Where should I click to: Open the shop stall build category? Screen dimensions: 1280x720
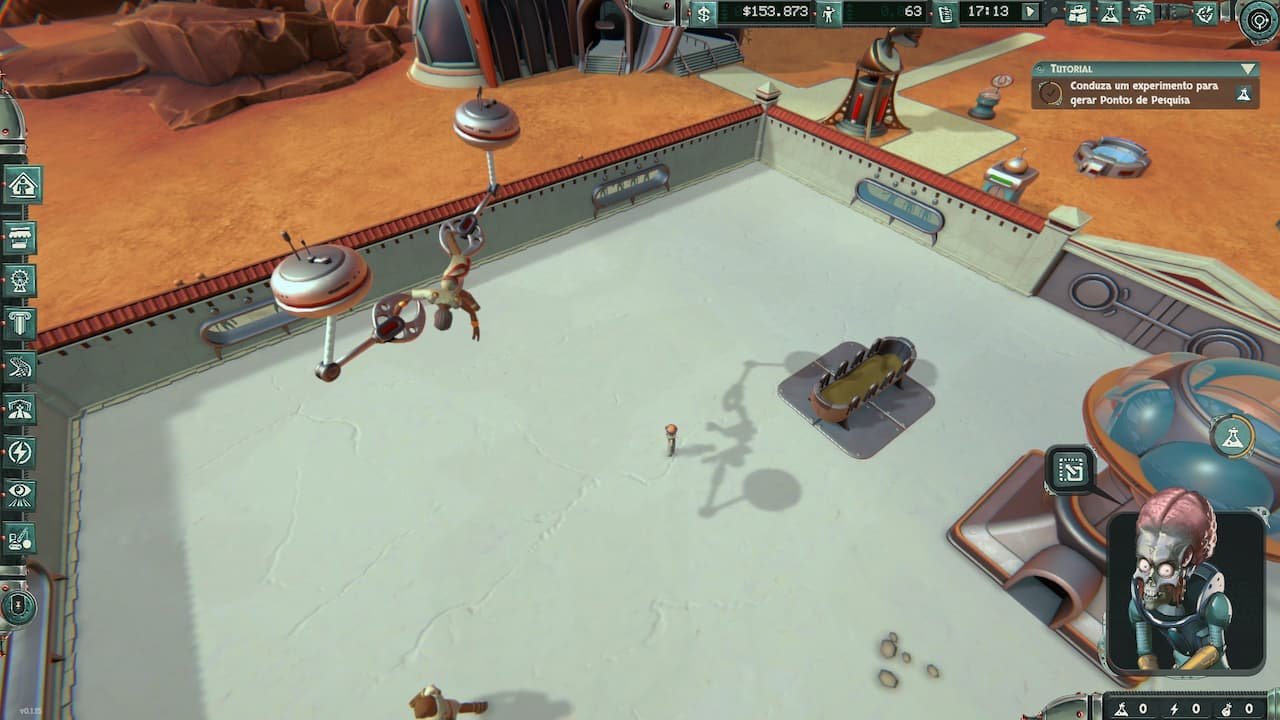pos(21,238)
